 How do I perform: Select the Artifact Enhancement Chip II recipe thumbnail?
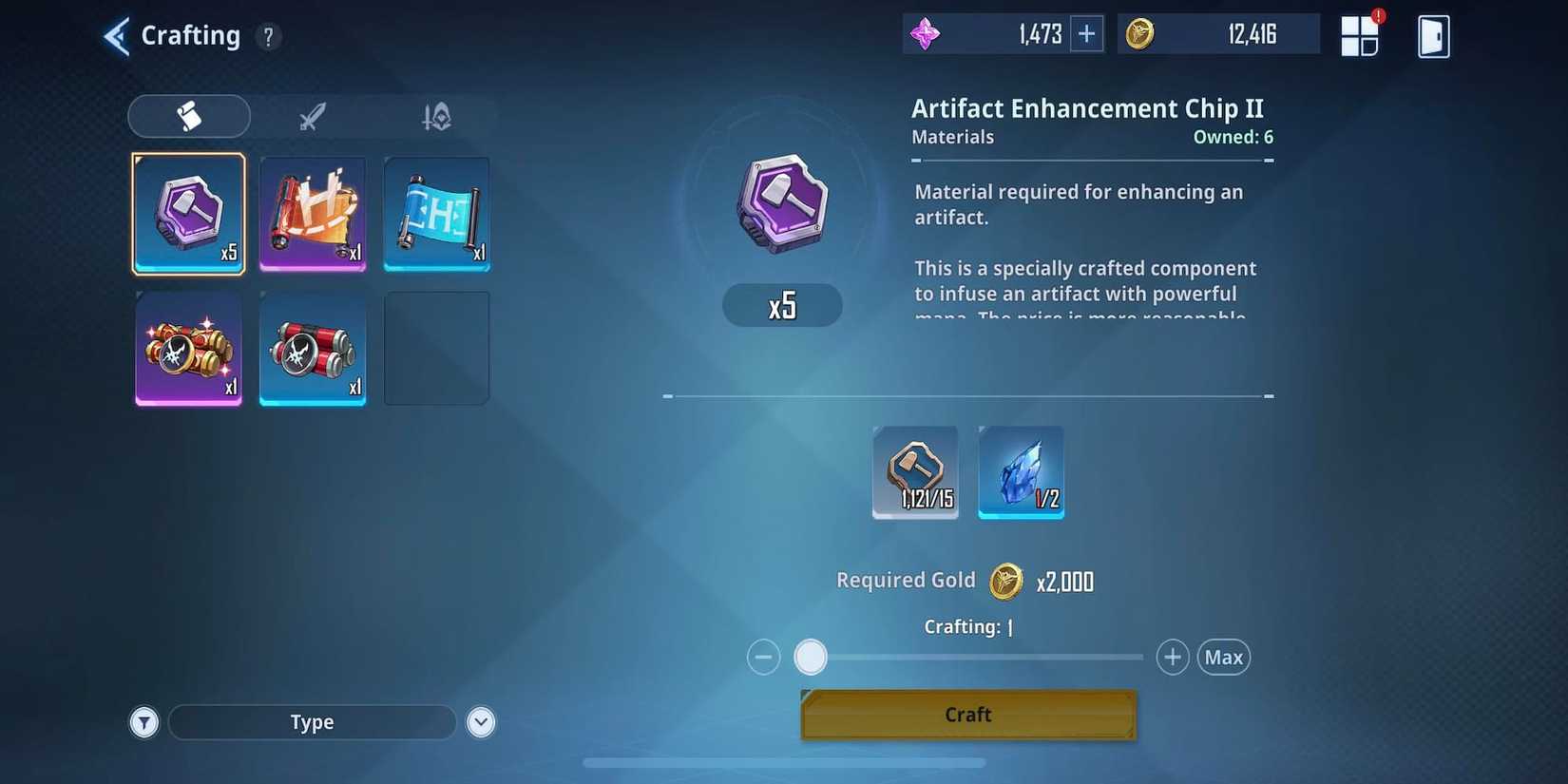[188, 214]
